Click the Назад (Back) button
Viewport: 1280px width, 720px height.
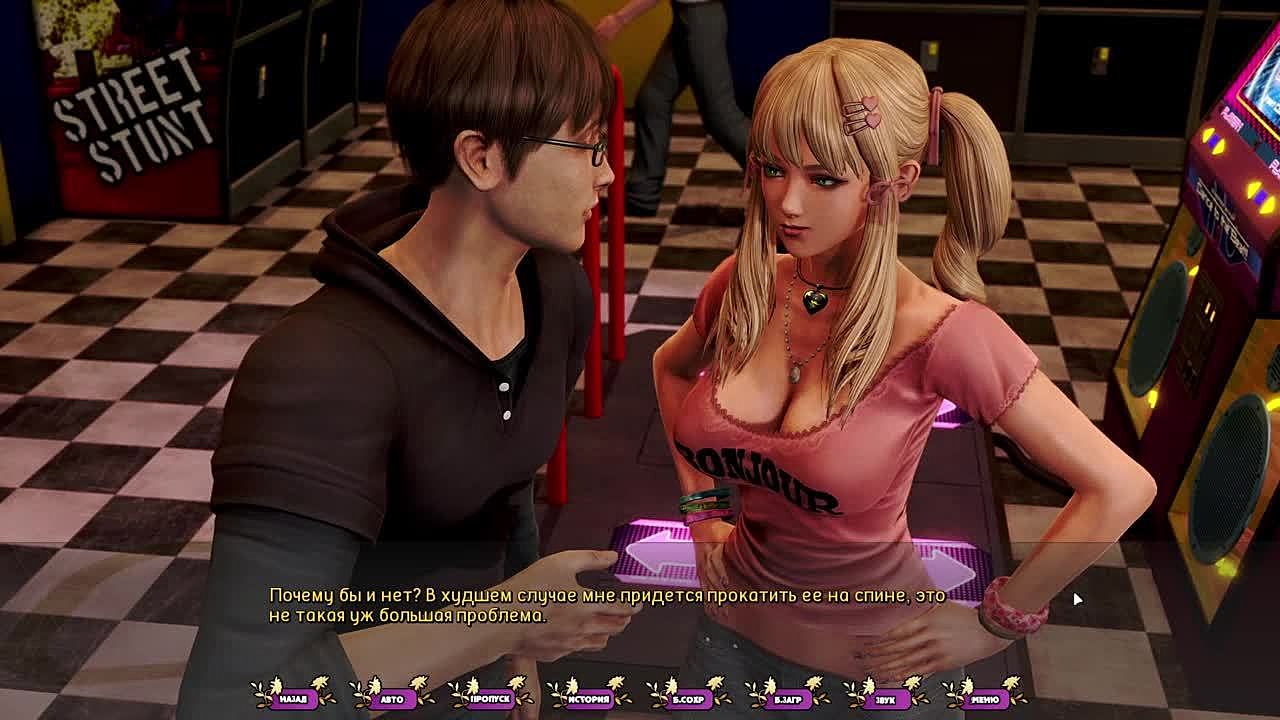click(x=293, y=698)
